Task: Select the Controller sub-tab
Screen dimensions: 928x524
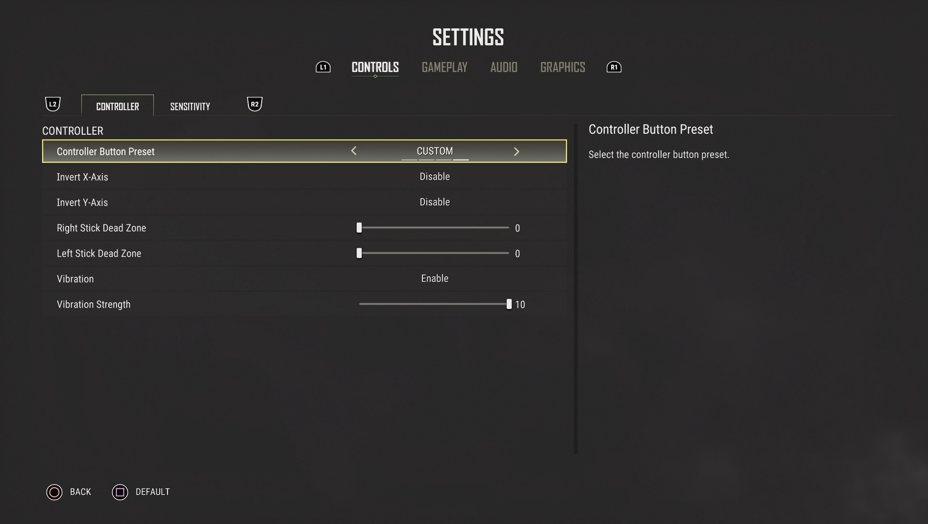Action: [x=117, y=106]
